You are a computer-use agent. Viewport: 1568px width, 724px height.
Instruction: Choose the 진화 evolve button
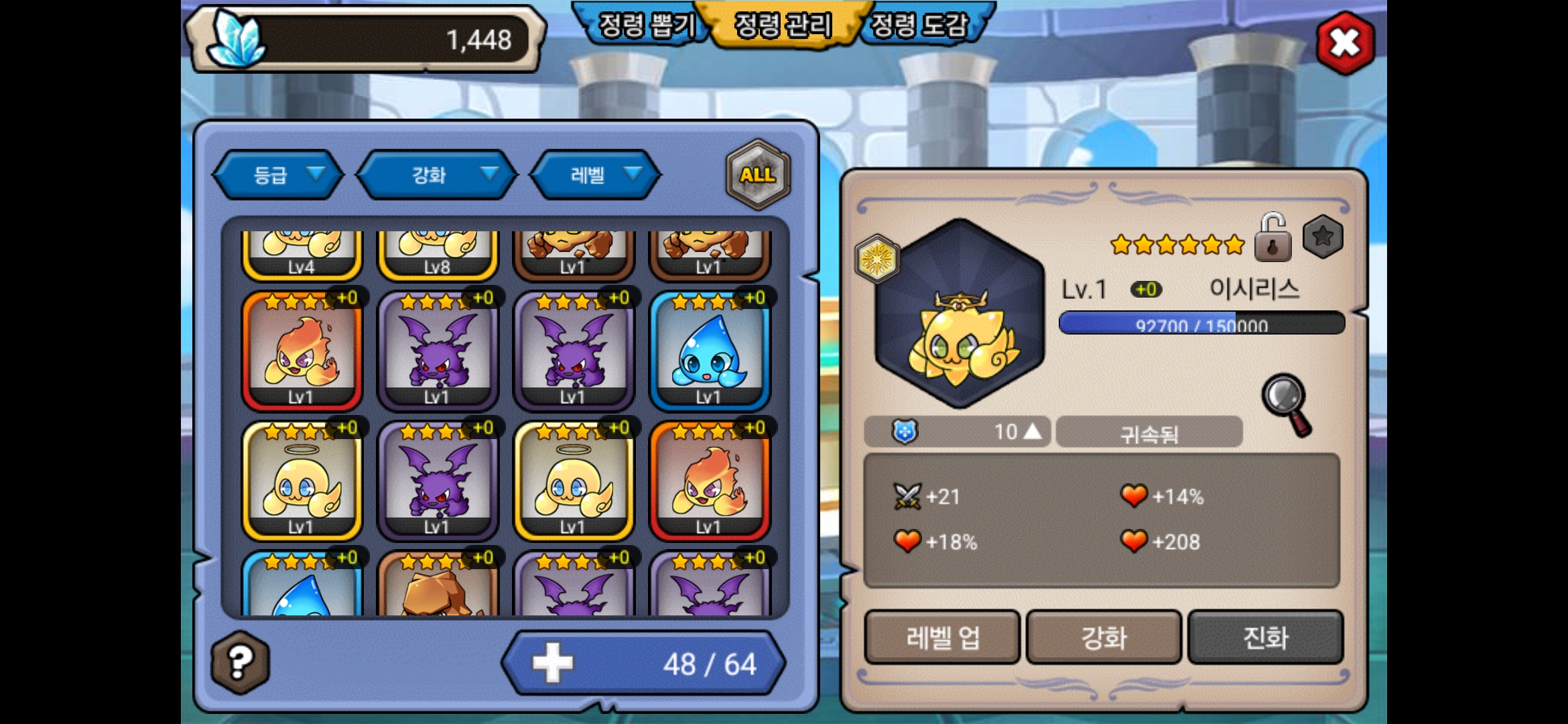click(x=1265, y=637)
